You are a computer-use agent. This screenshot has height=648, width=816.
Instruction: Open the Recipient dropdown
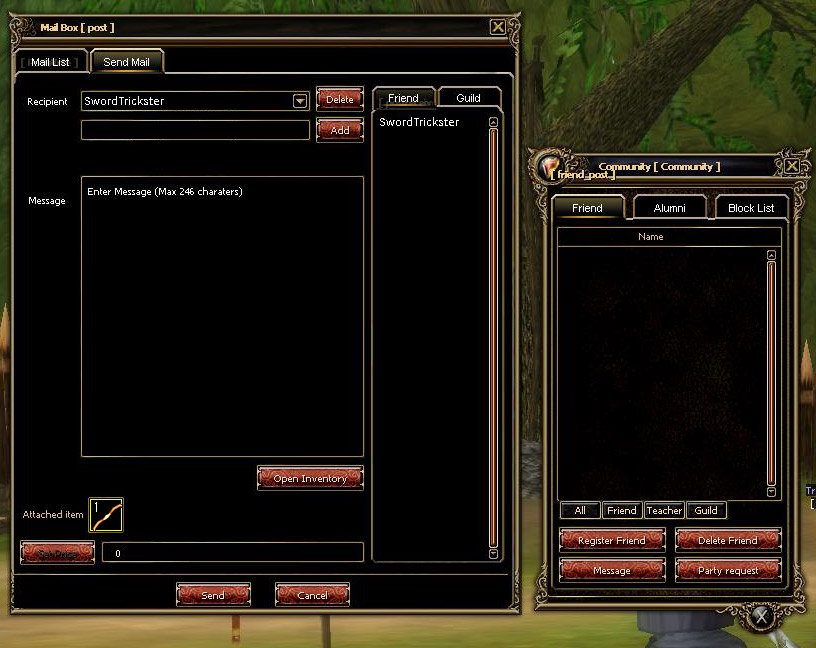pyautogui.click(x=299, y=101)
